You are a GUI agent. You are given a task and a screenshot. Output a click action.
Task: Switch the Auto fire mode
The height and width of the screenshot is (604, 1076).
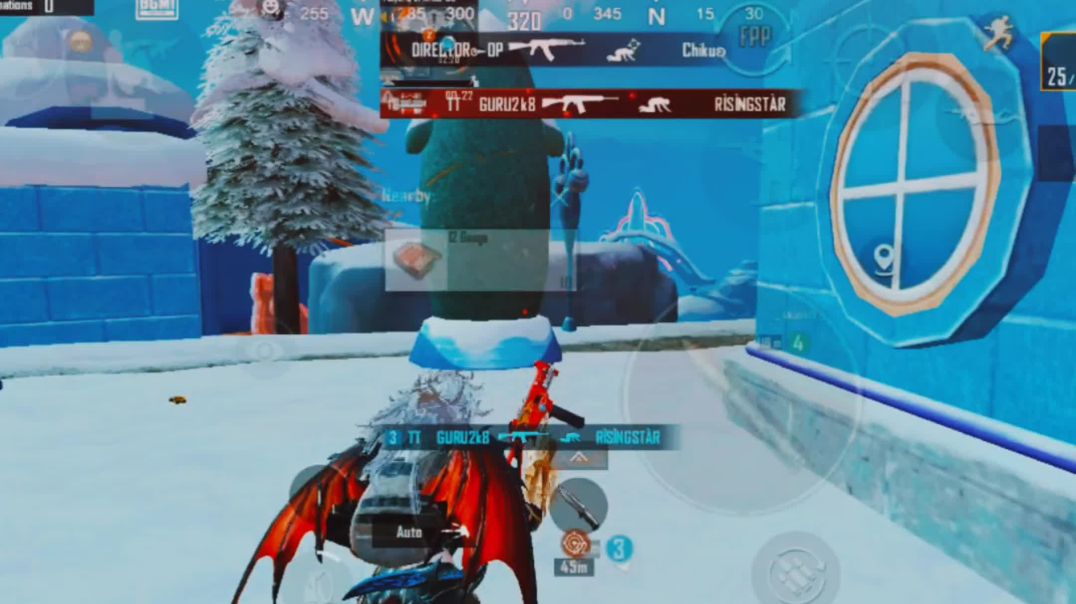click(409, 532)
